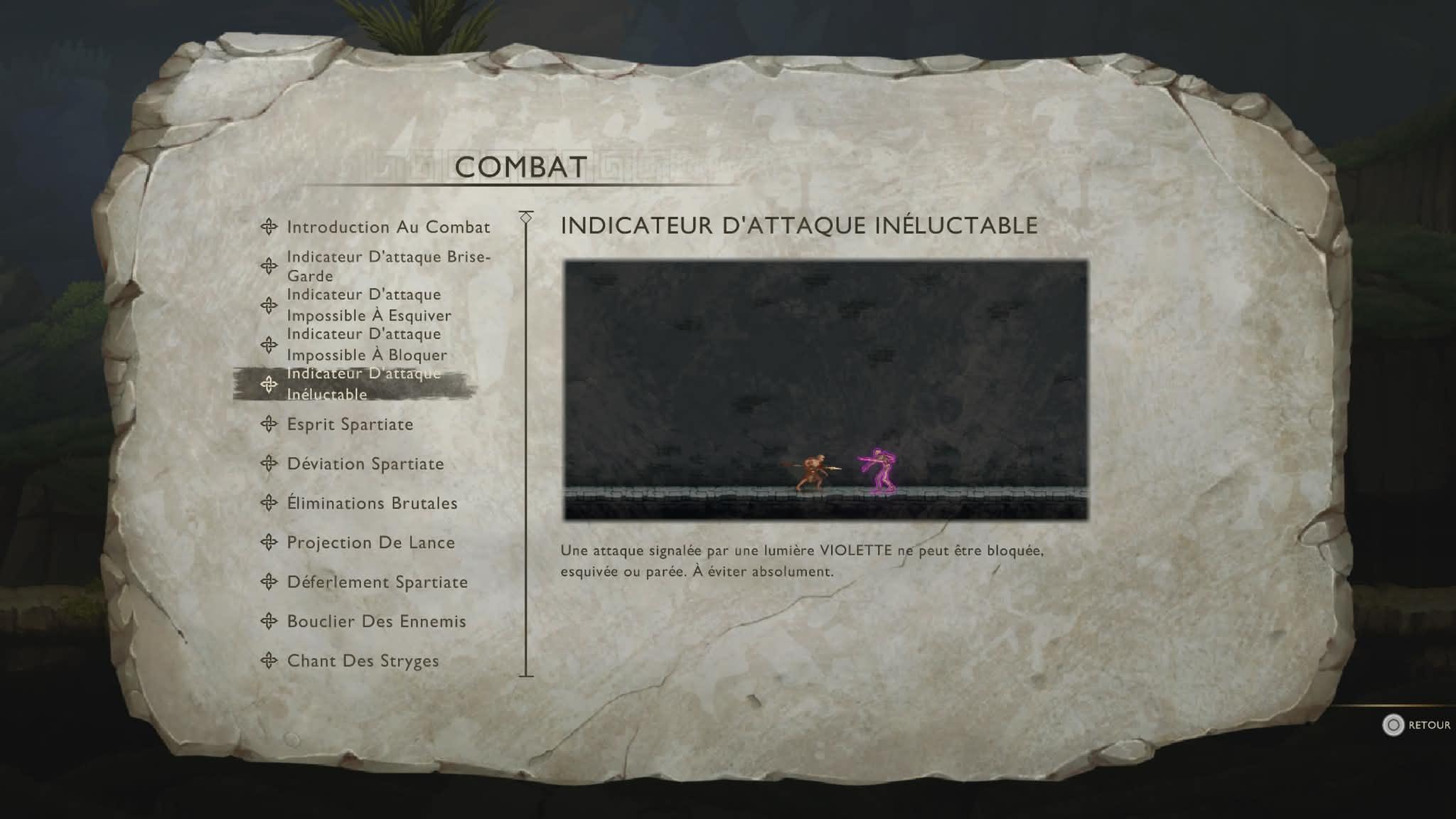Click the tutorial list scrollbar marker

tap(526, 218)
